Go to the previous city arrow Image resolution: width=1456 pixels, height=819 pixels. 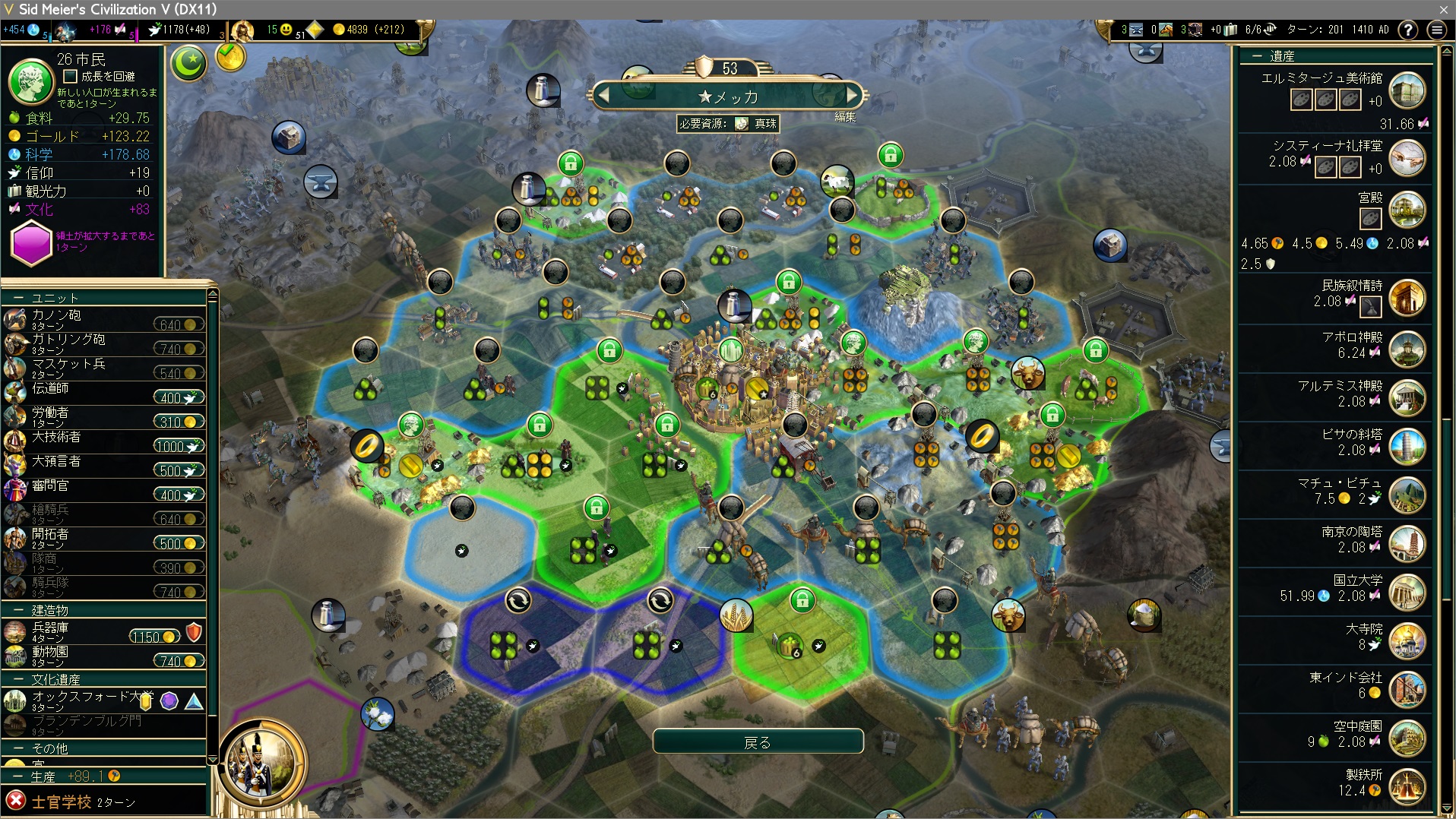coord(605,96)
